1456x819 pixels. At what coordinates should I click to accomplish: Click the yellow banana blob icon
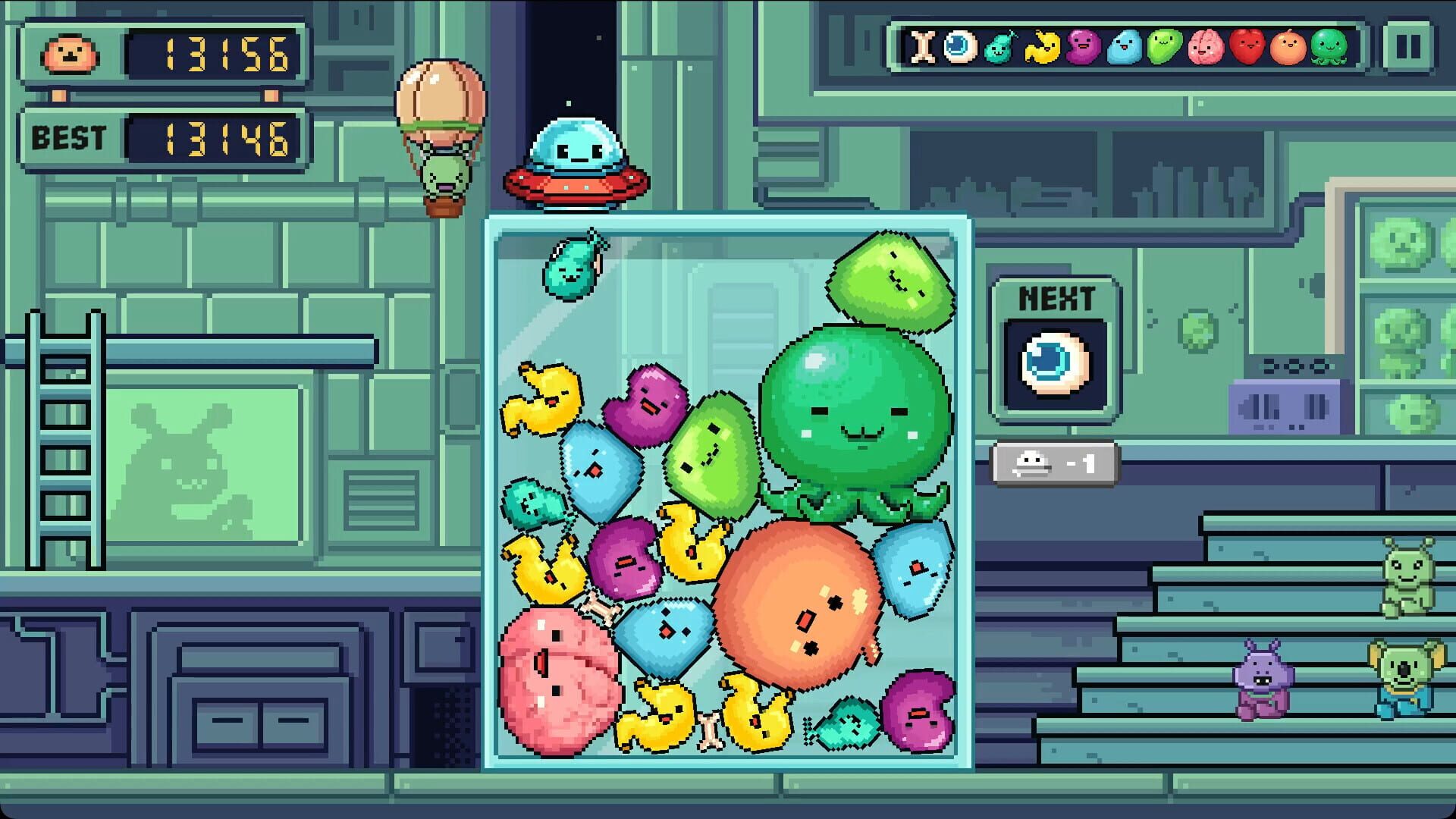[x=1043, y=48]
